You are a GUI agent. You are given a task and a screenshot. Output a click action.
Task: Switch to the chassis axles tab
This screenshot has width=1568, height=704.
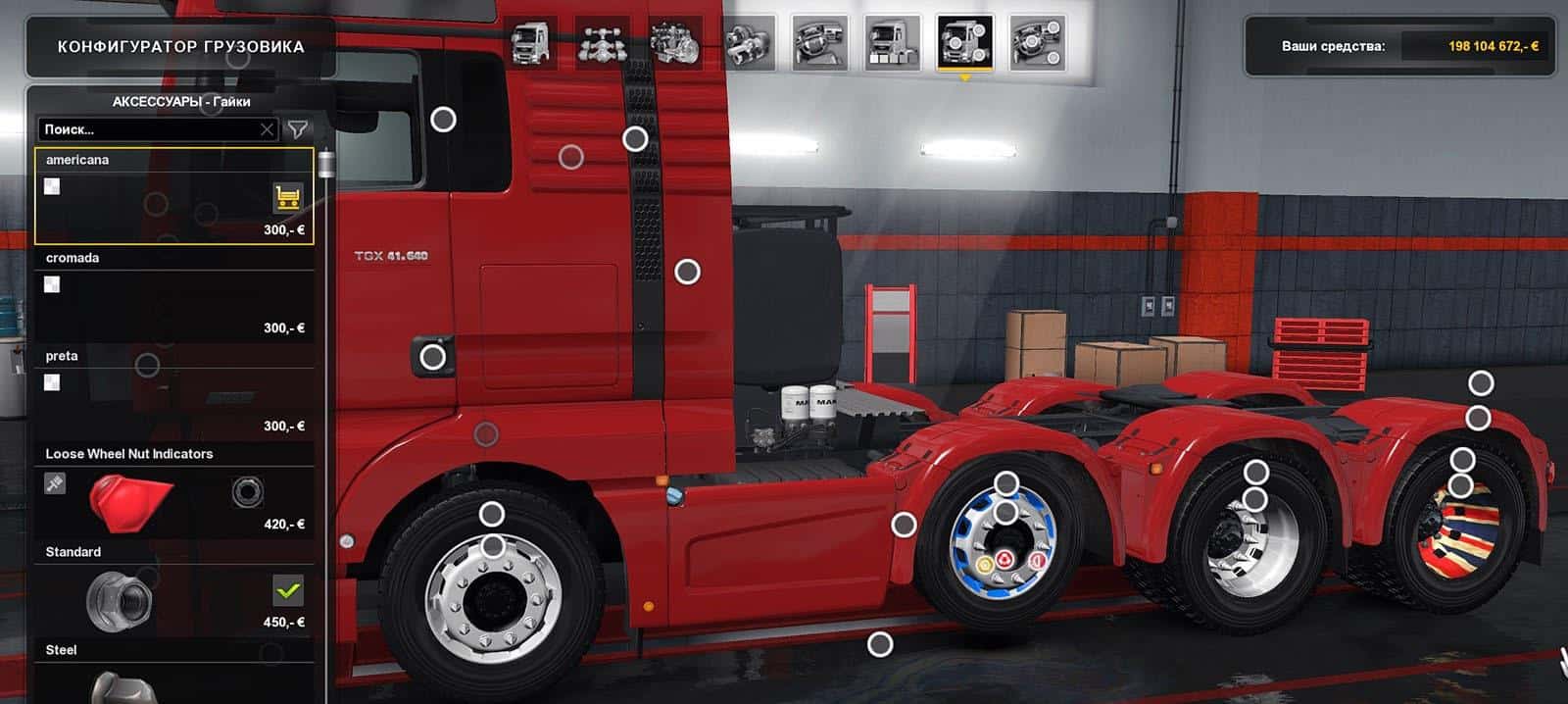[x=603, y=43]
